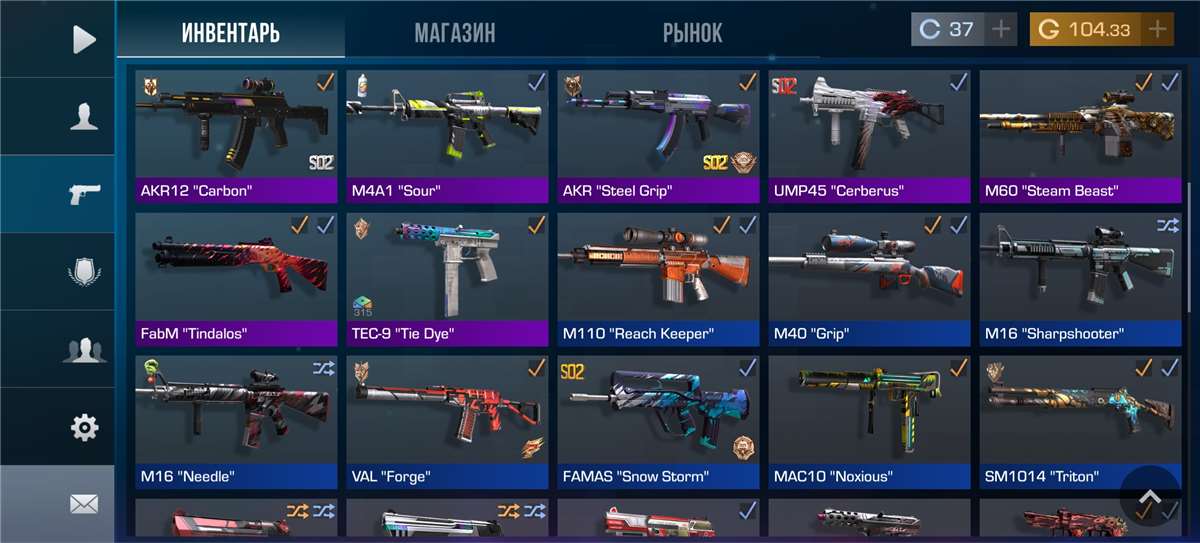Select the MAC10 "Noxious" skin

click(869, 422)
